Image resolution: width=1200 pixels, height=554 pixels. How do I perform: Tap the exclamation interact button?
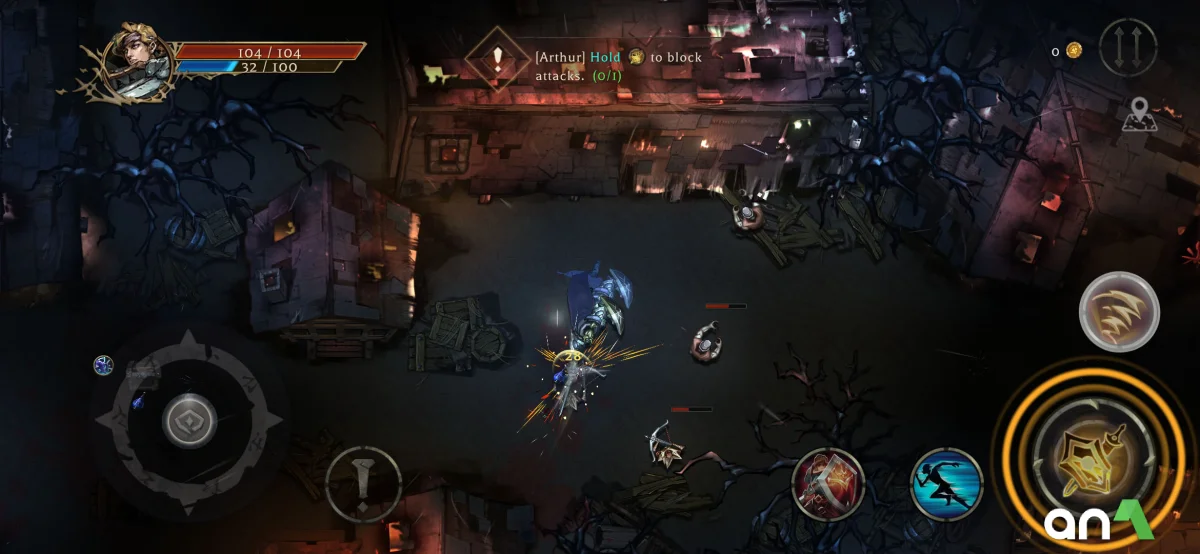363,484
